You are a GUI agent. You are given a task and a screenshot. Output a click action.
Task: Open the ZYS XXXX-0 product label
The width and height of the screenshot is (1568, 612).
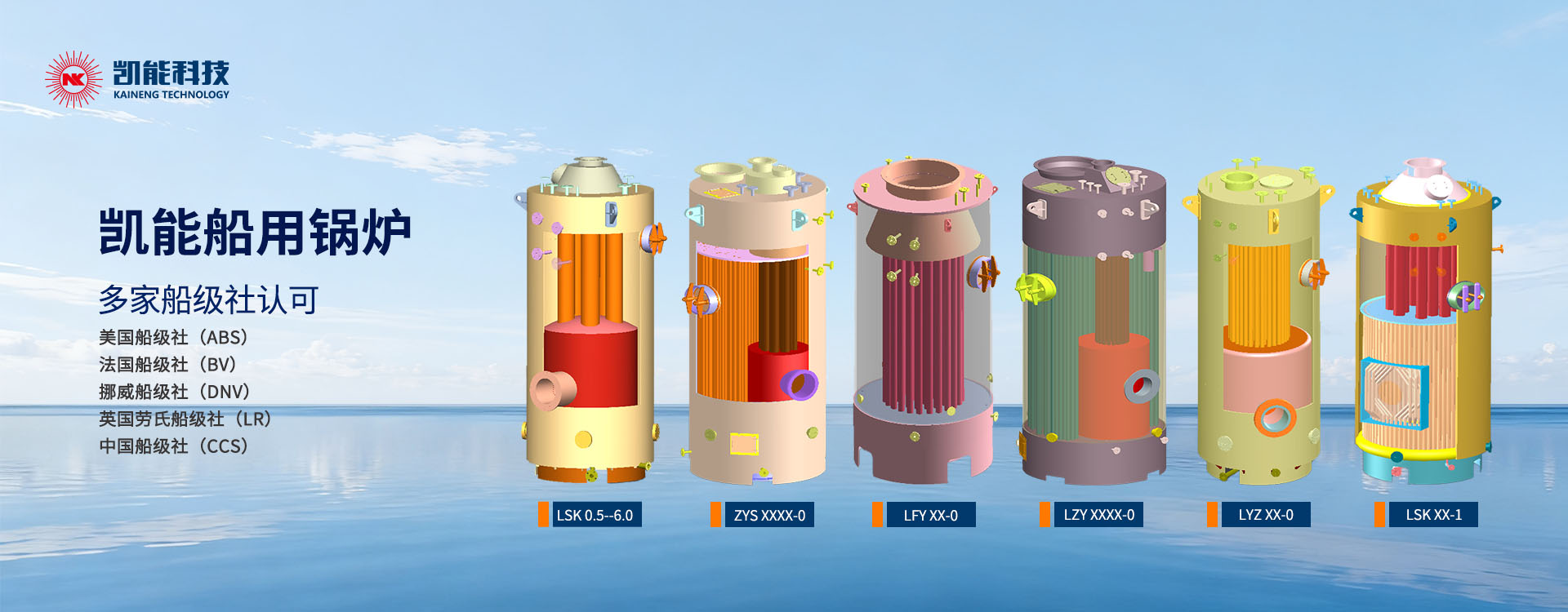coord(768,515)
